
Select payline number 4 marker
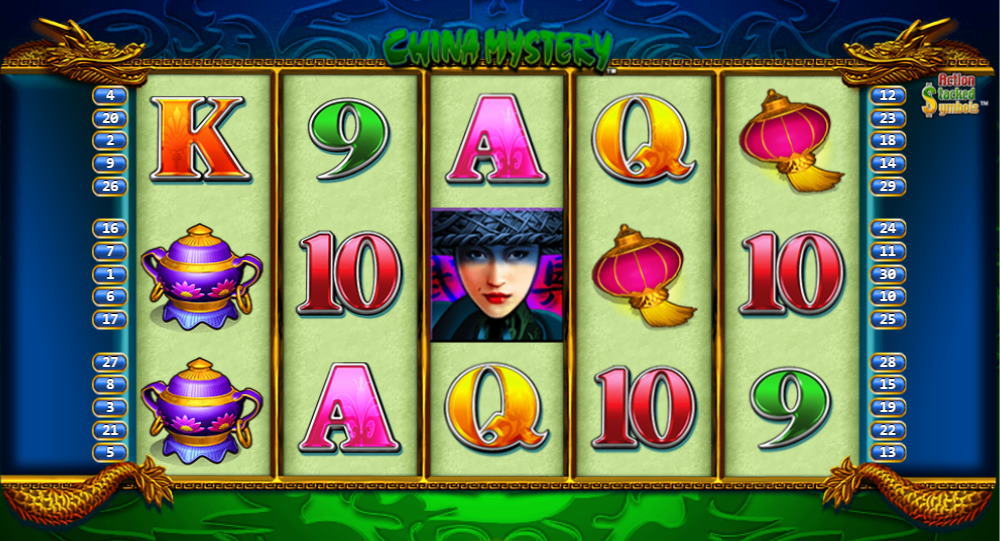pyautogui.click(x=109, y=96)
